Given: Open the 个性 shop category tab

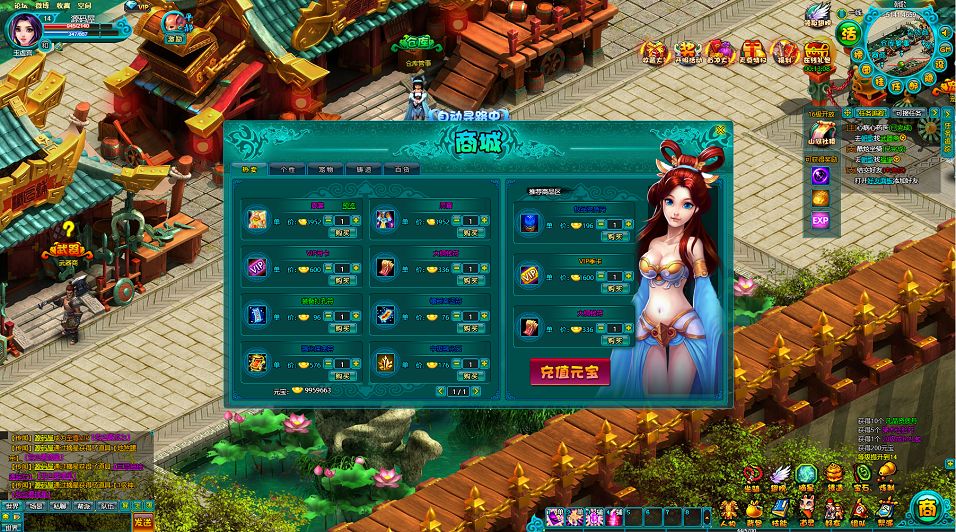Looking at the screenshot, I should pyautogui.click(x=287, y=170).
